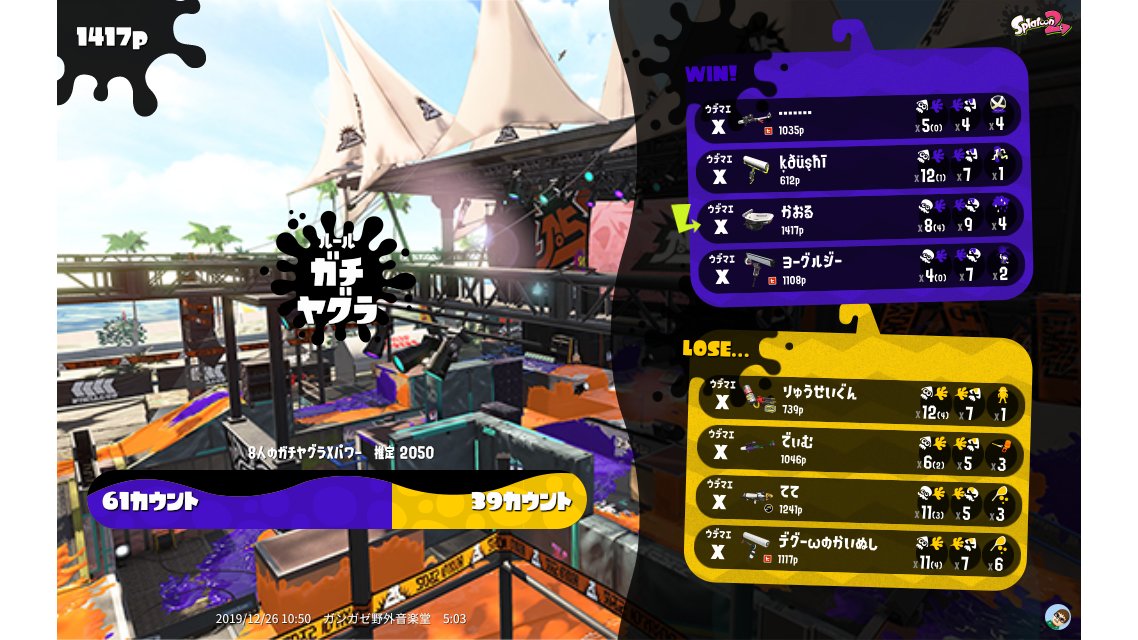Select ヨーグルジー's result row
Screen dimensions: 1138x640
pyautogui.click(x=860, y=267)
